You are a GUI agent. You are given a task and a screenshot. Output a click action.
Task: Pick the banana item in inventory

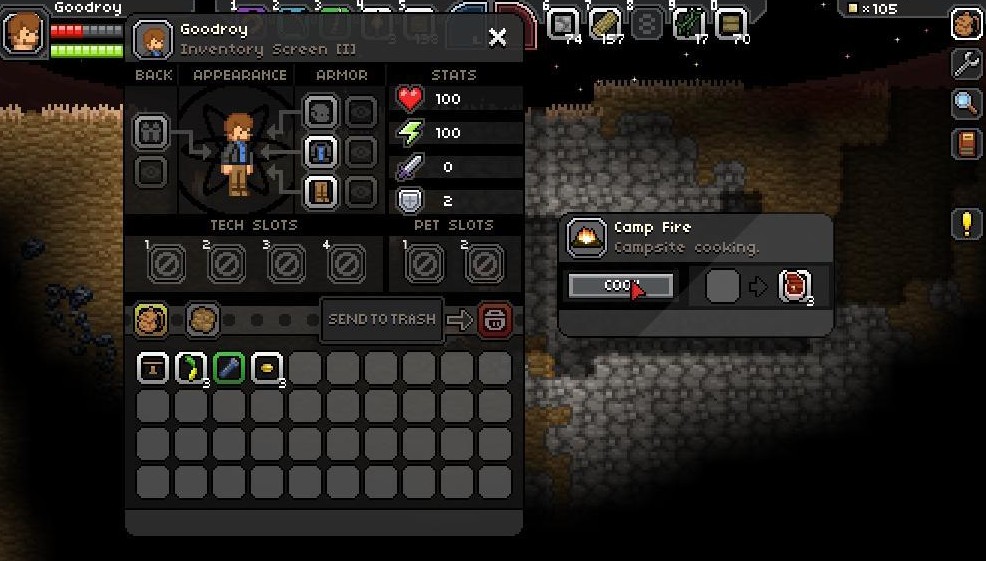click(x=190, y=368)
